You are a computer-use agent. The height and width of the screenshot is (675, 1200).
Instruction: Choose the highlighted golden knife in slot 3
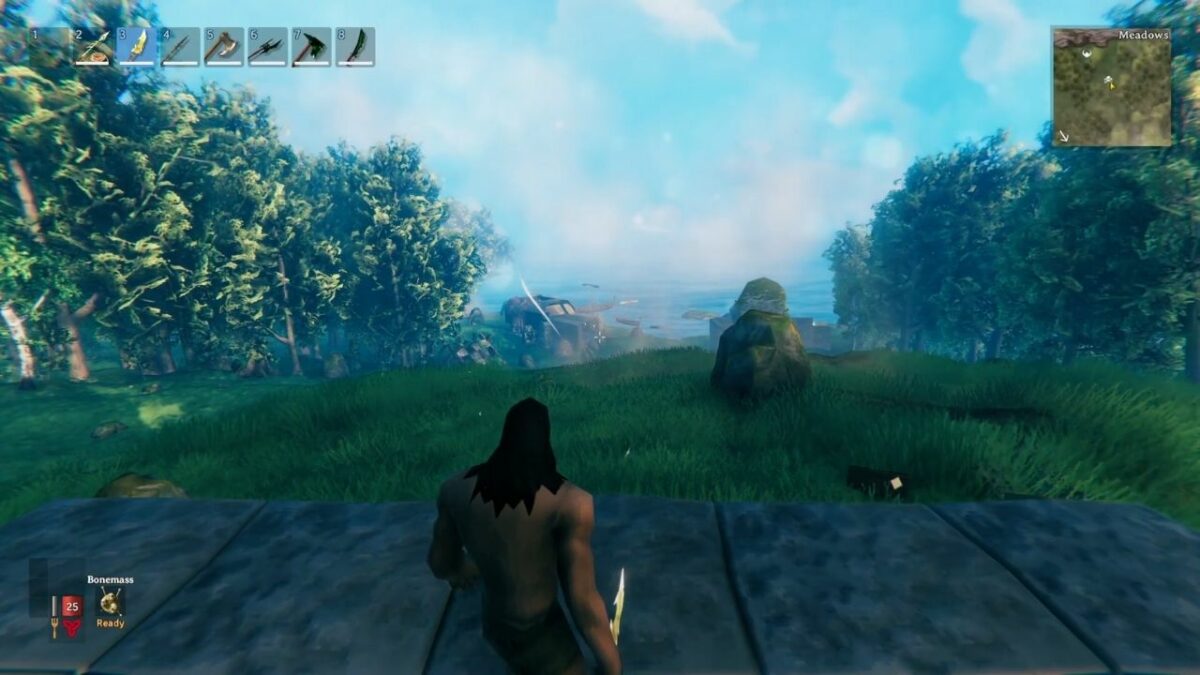pos(138,47)
